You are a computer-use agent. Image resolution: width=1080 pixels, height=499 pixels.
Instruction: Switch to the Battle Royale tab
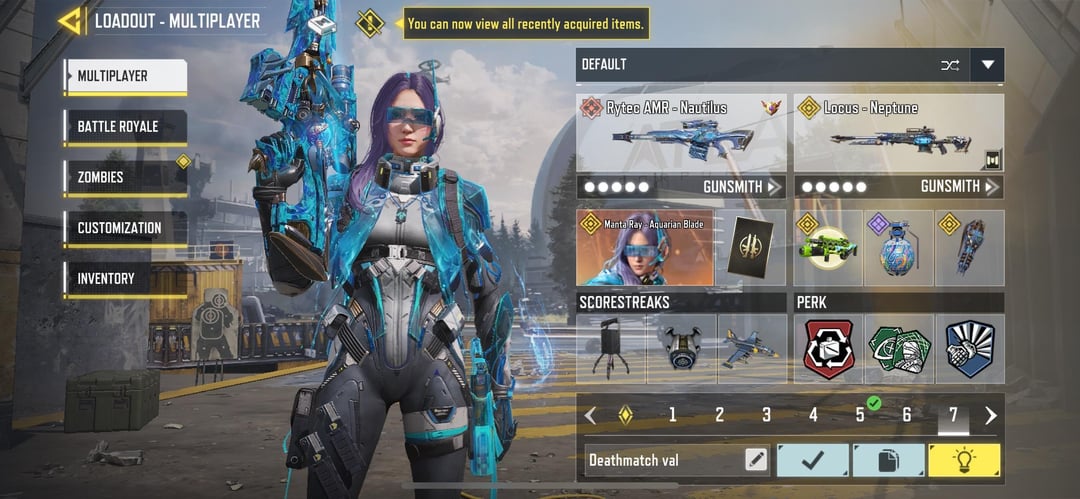pyautogui.click(x=125, y=127)
